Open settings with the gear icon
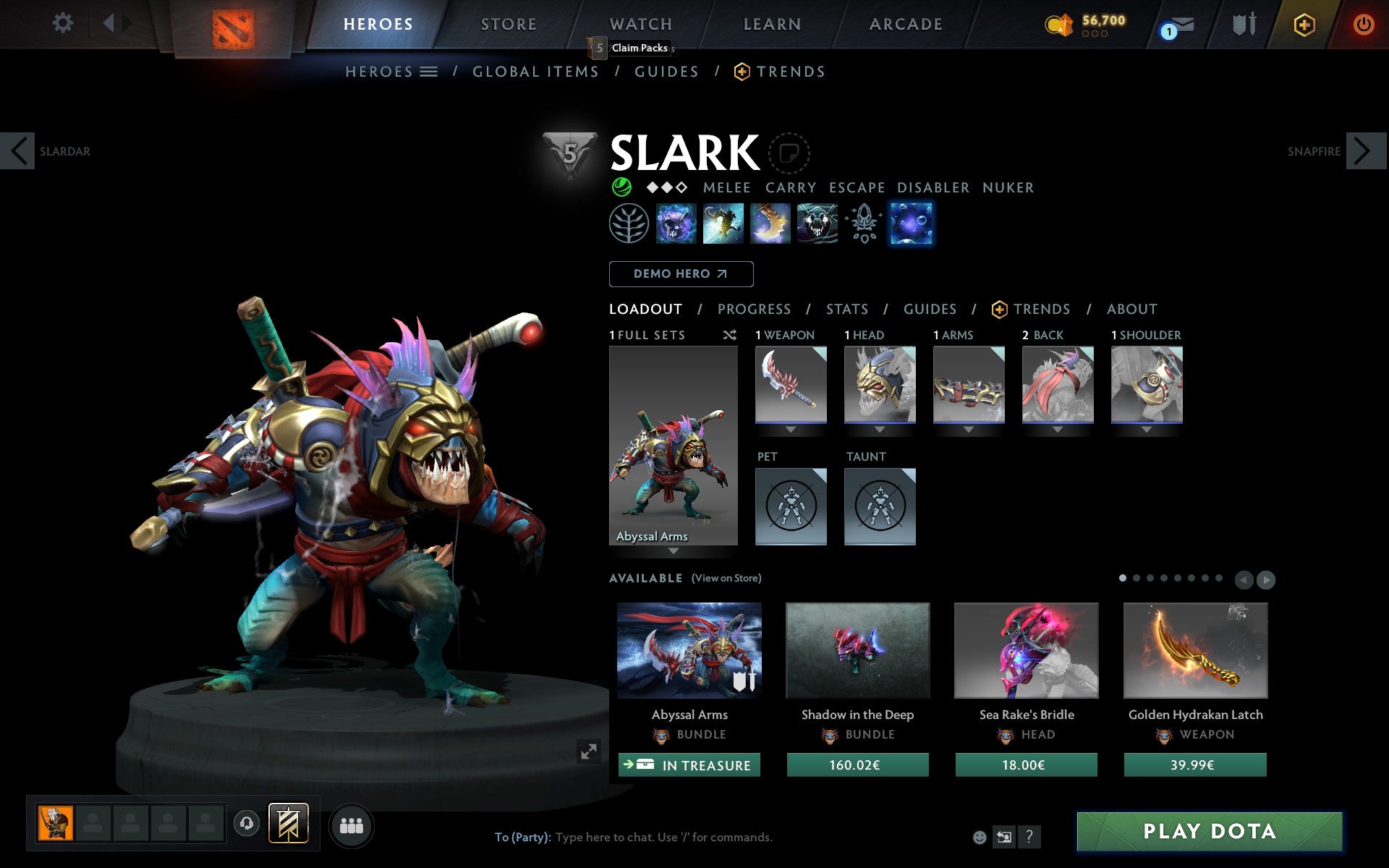 64,23
